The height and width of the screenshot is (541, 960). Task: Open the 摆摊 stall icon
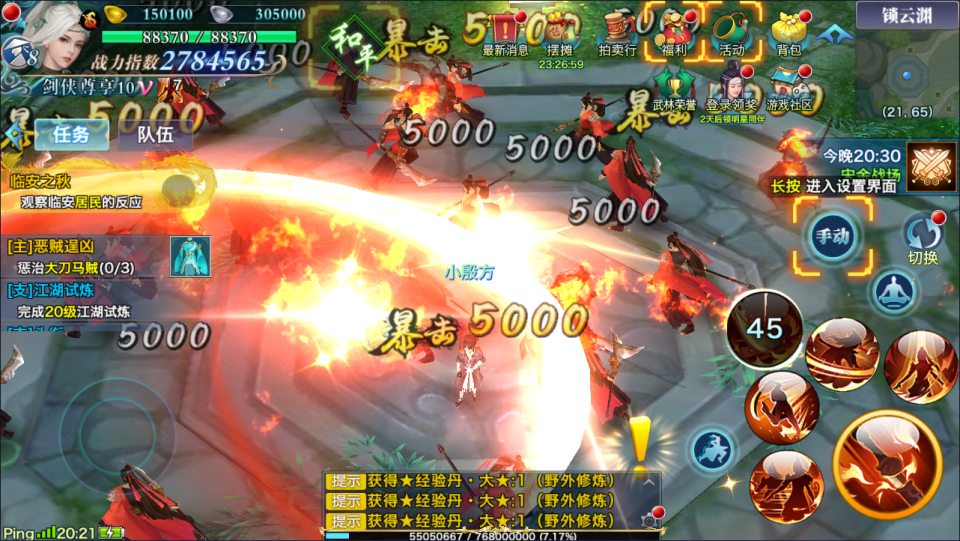coord(560,31)
